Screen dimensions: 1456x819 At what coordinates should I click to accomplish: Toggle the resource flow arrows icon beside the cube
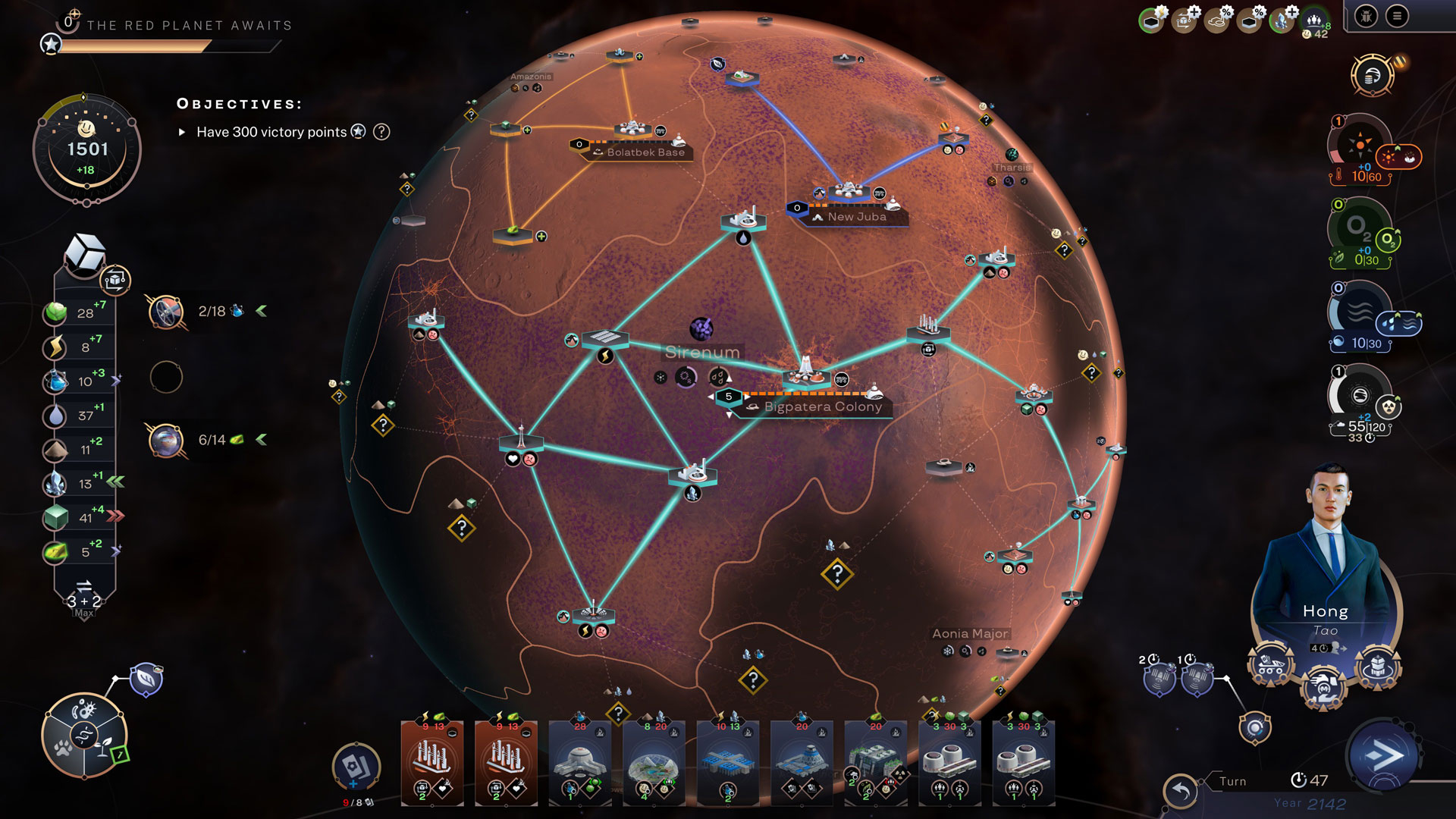[115, 279]
